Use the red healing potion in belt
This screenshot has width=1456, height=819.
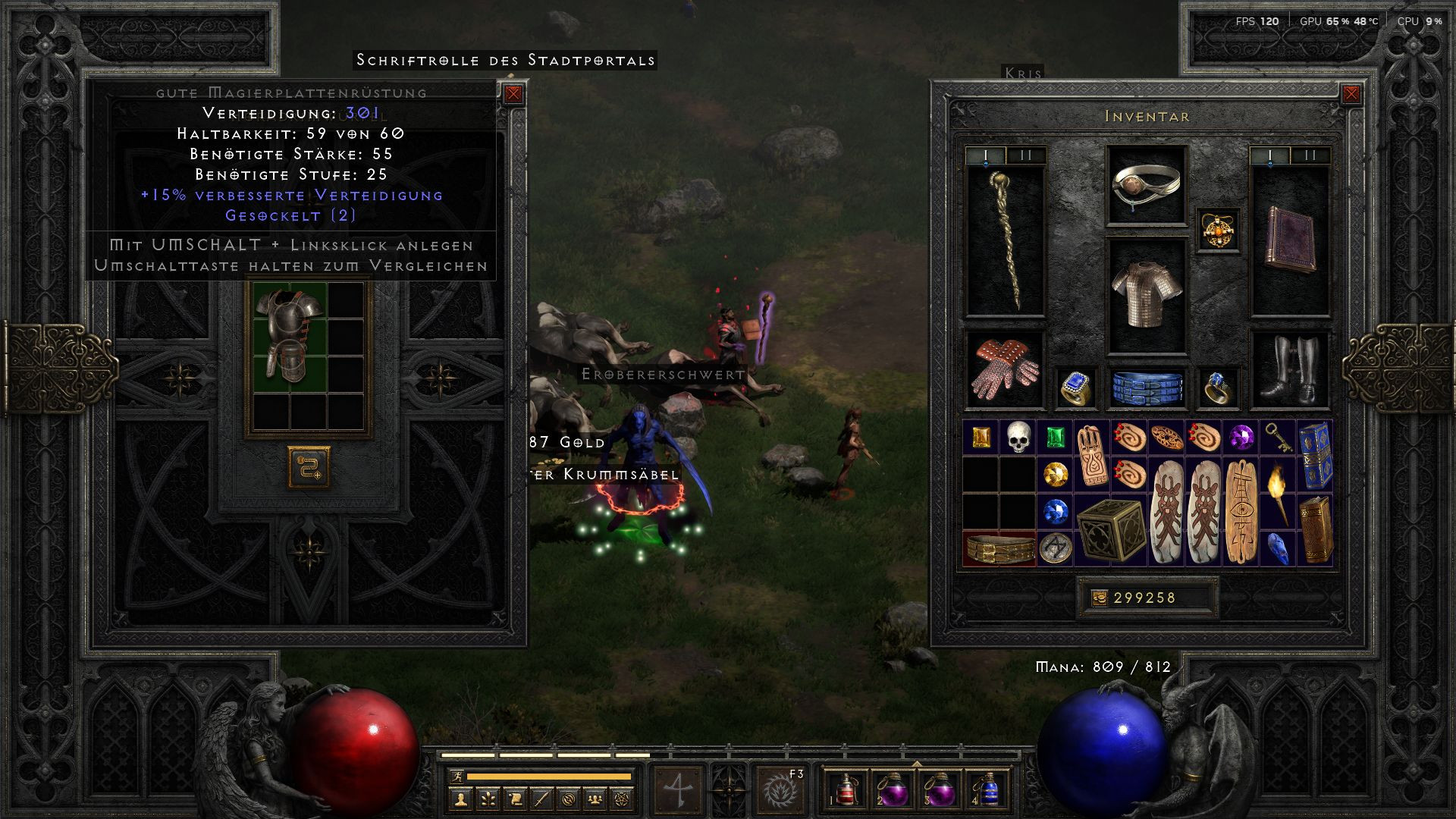pos(846,790)
